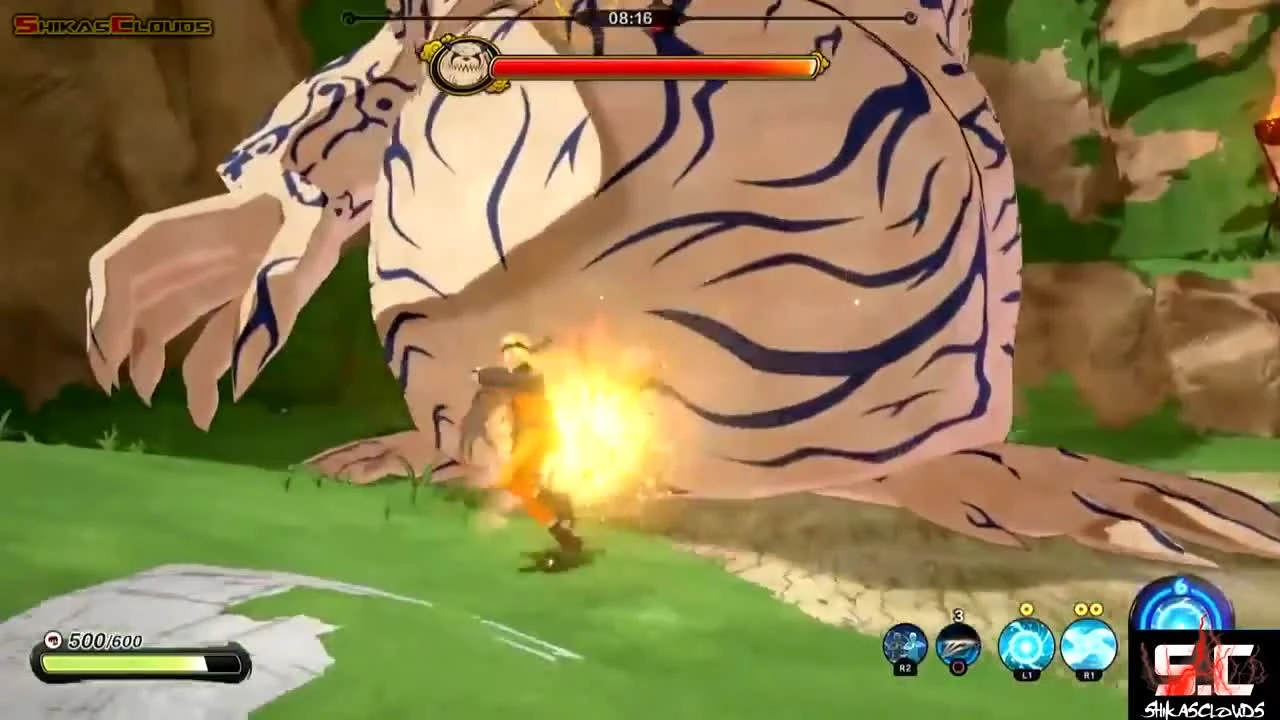
Task: Expand the right end knob of the timer bar
Action: (x=912, y=17)
